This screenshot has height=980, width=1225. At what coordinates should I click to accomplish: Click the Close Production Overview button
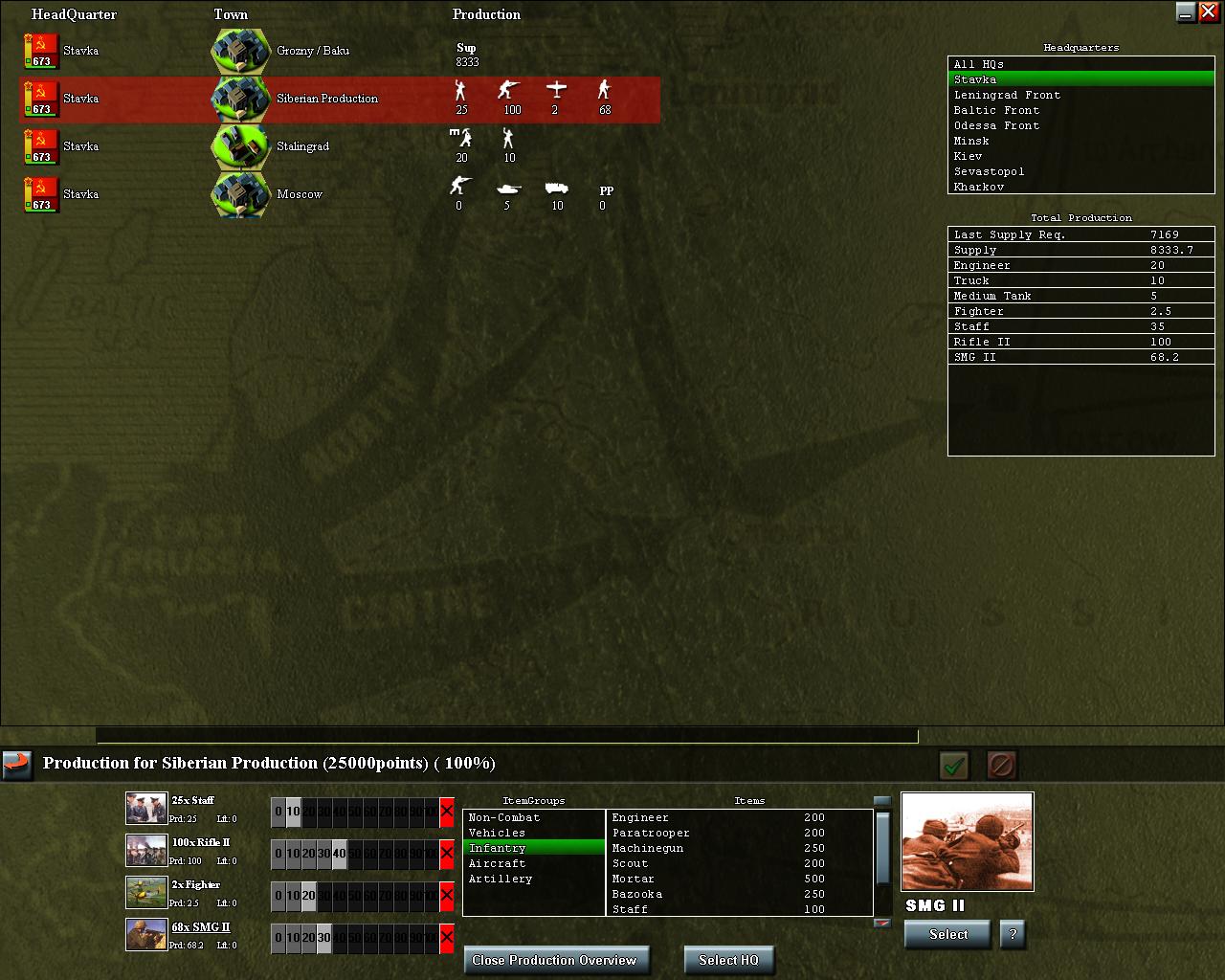[556, 960]
